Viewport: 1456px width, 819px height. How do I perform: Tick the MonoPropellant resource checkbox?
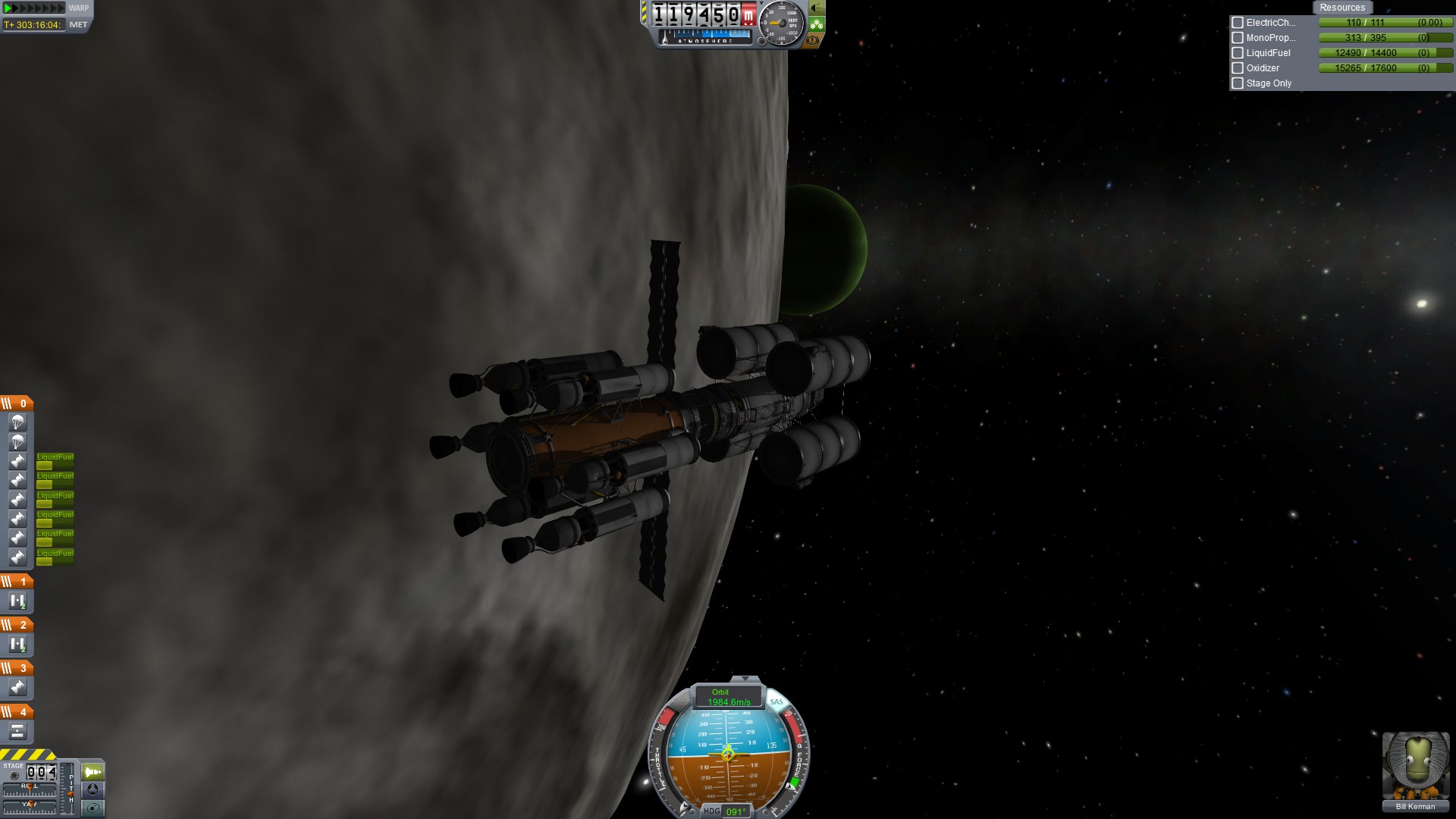[1238, 38]
